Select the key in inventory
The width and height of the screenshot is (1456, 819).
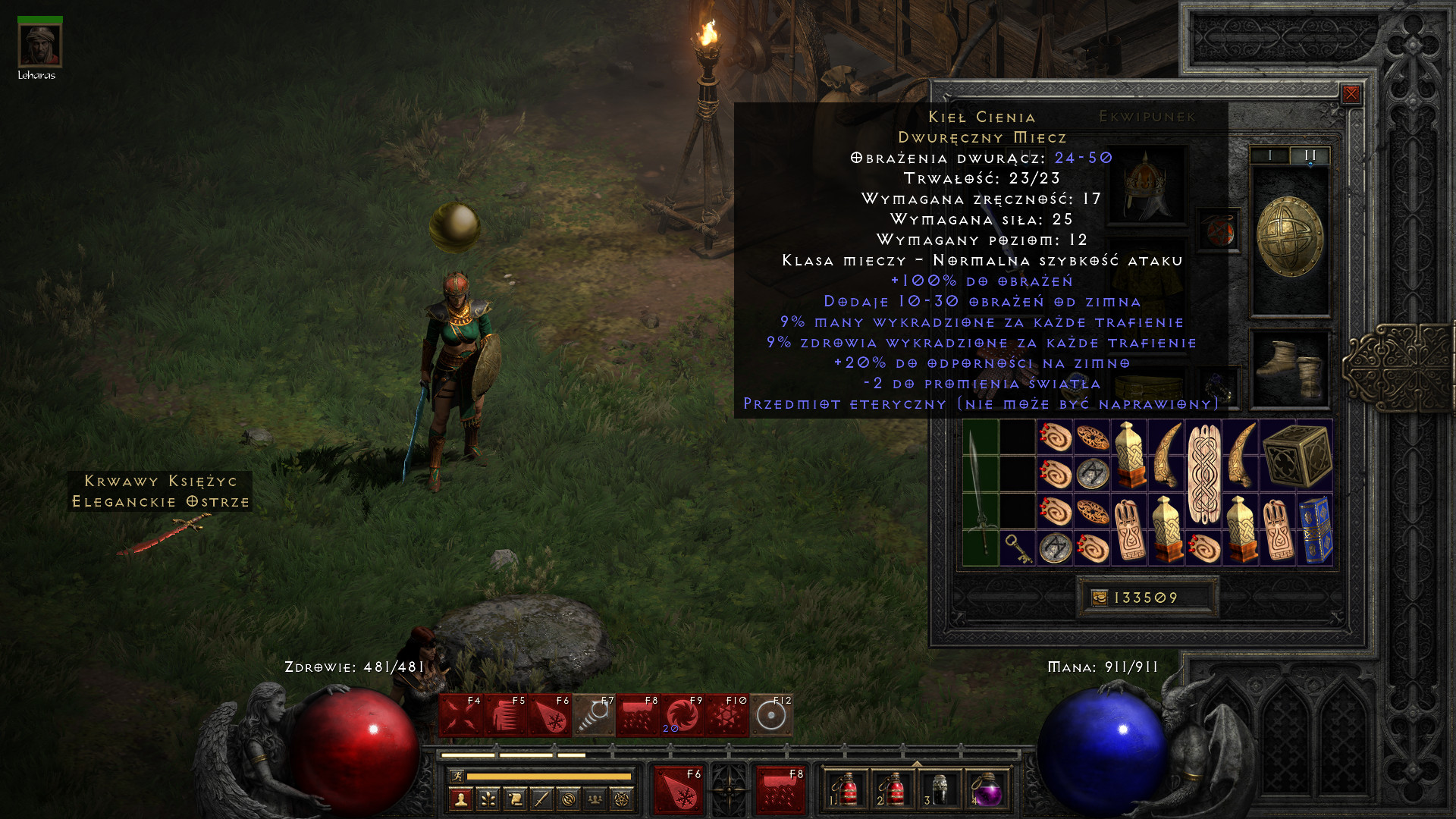point(1017,548)
